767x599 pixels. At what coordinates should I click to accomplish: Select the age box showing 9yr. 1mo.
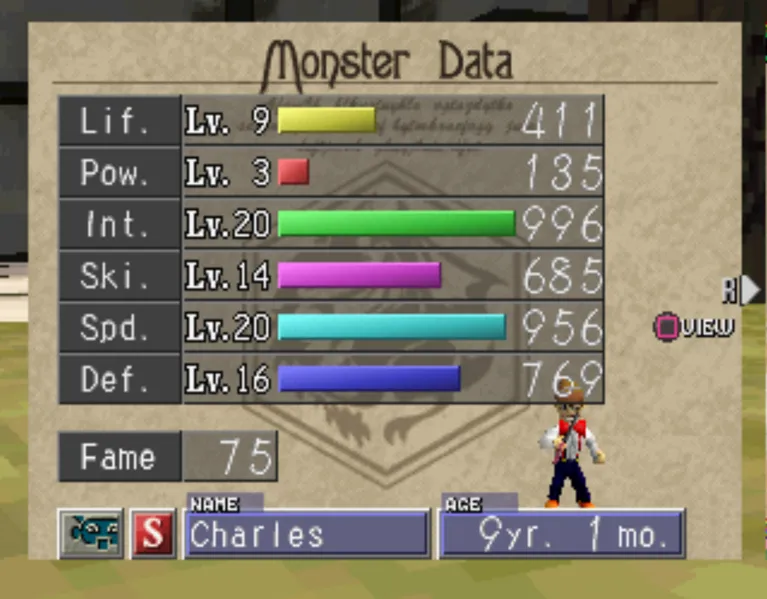click(562, 535)
